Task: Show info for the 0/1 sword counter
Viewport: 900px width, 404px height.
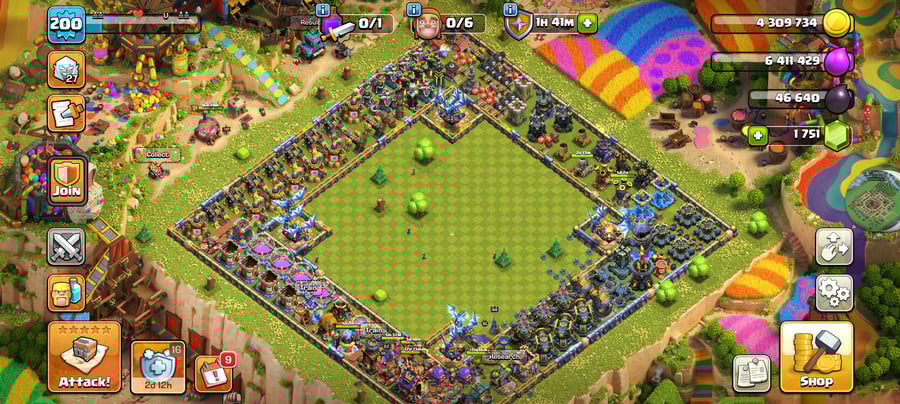Action: pos(322,9)
